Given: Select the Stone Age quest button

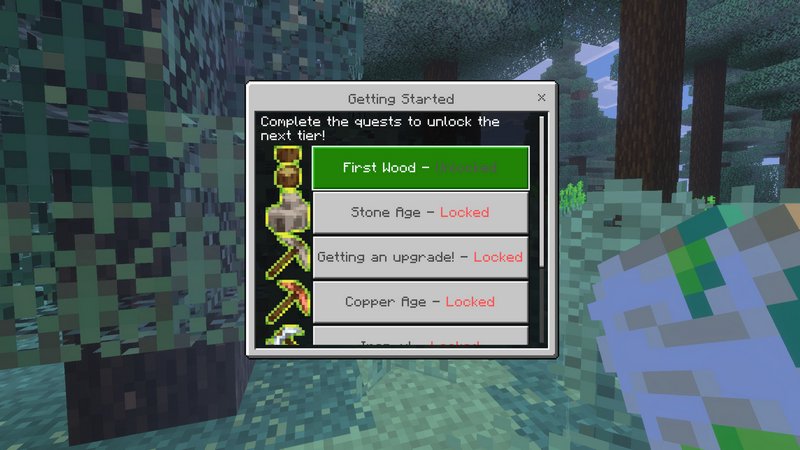Looking at the screenshot, I should tap(420, 212).
